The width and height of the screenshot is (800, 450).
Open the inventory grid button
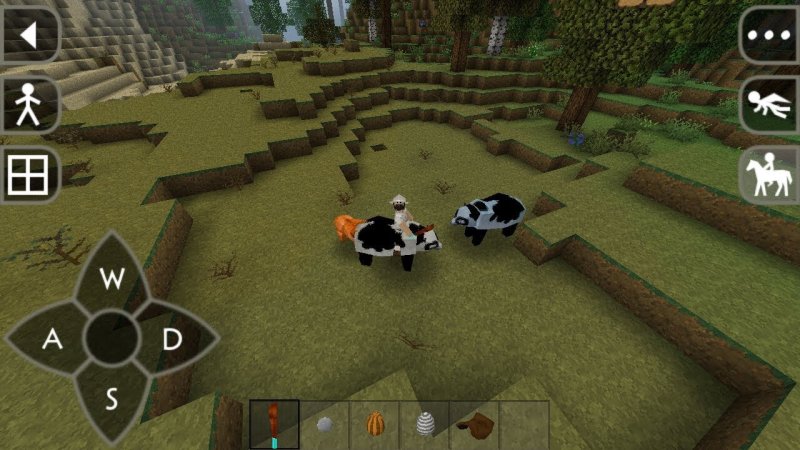click(27, 177)
